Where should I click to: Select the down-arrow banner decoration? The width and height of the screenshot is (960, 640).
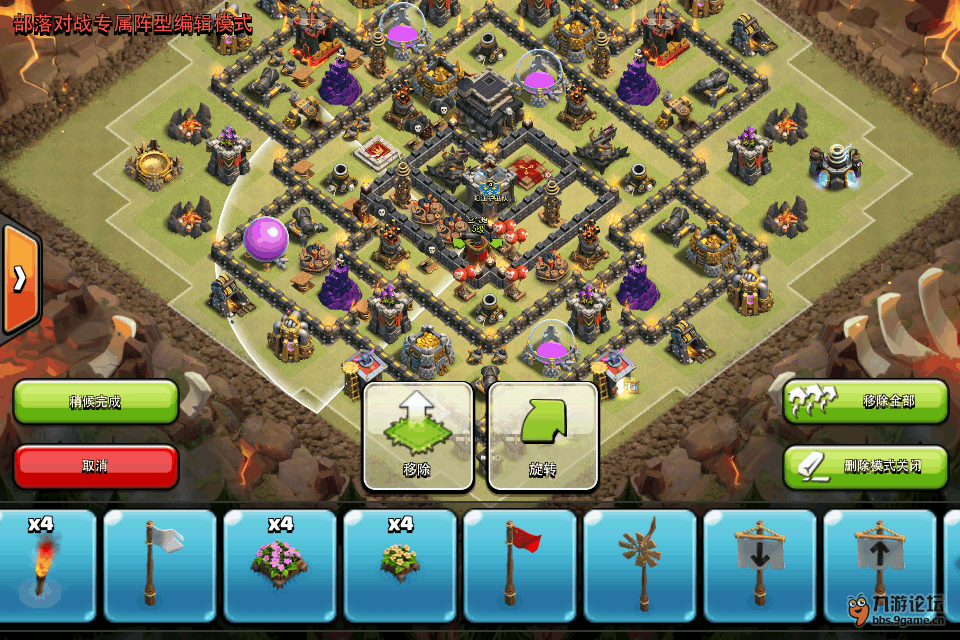pos(760,565)
